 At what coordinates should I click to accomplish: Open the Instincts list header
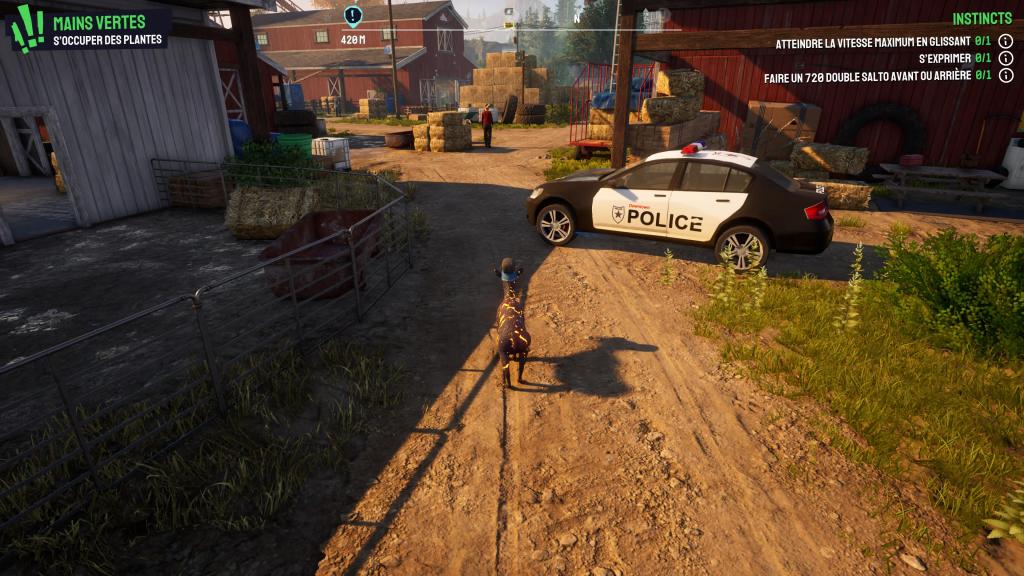coord(981,19)
